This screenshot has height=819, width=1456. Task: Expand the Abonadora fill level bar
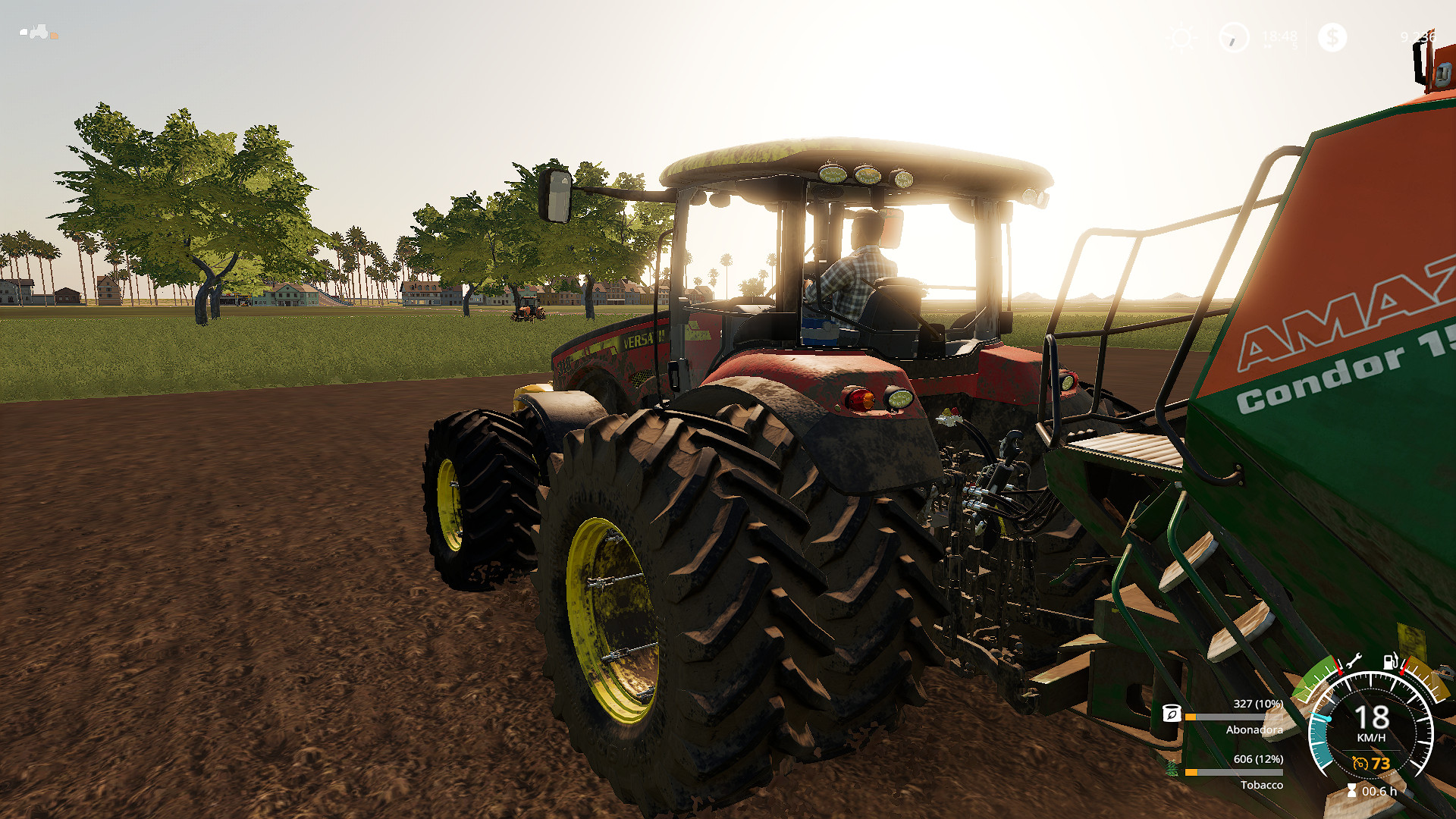click(1234, 717)
